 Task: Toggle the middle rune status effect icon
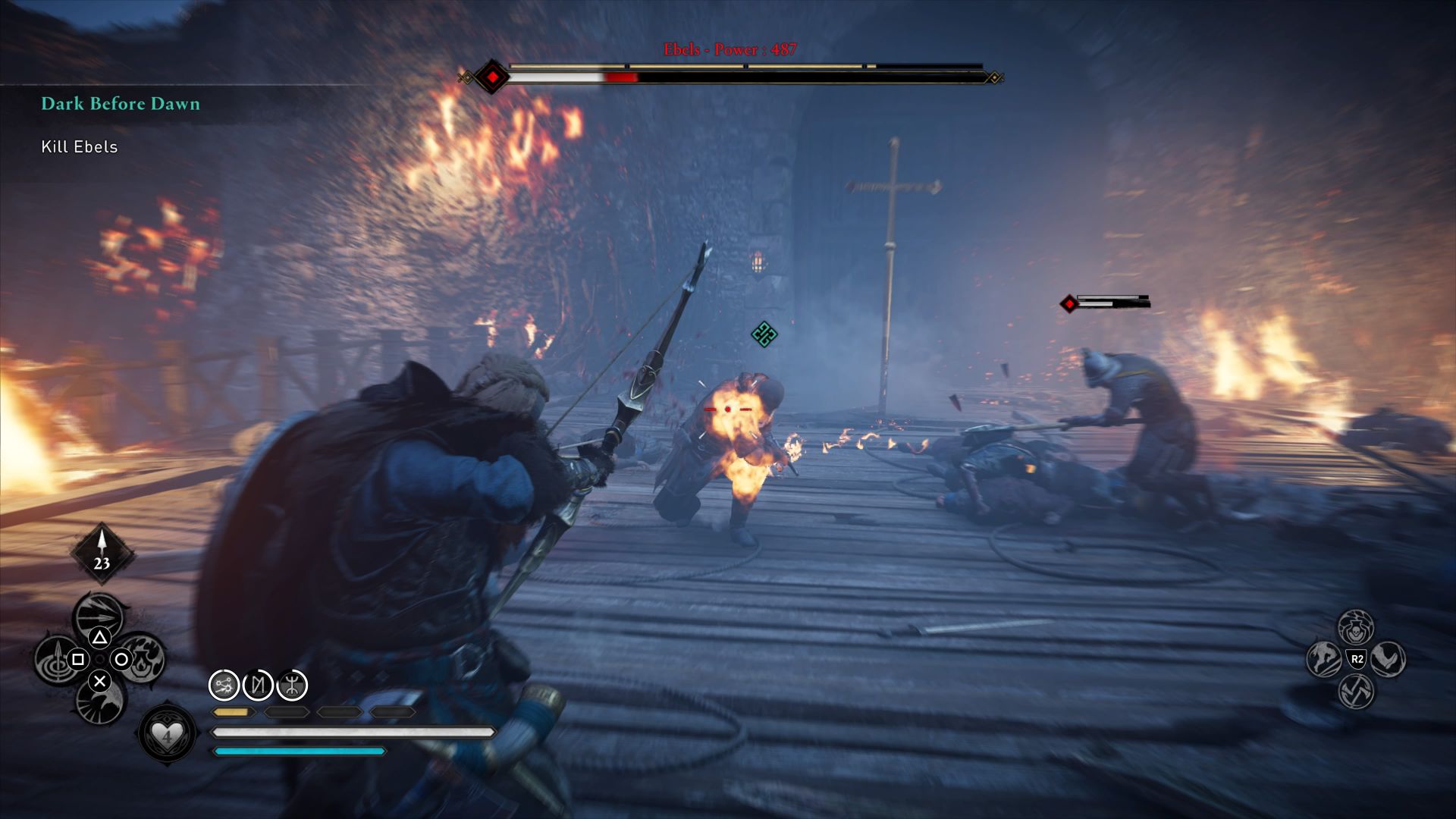pyautogui.click(x=258, y=686)
